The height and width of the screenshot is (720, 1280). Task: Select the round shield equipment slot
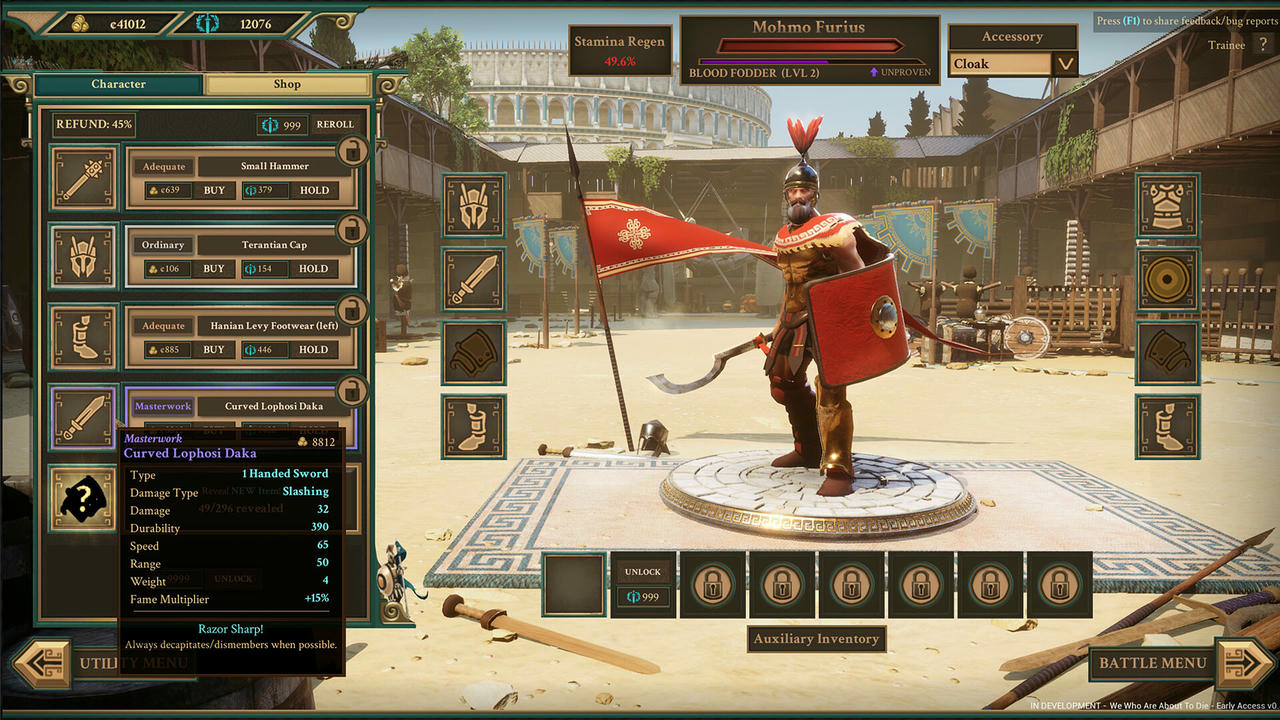pyautogui.click(x=1166, y=277)
